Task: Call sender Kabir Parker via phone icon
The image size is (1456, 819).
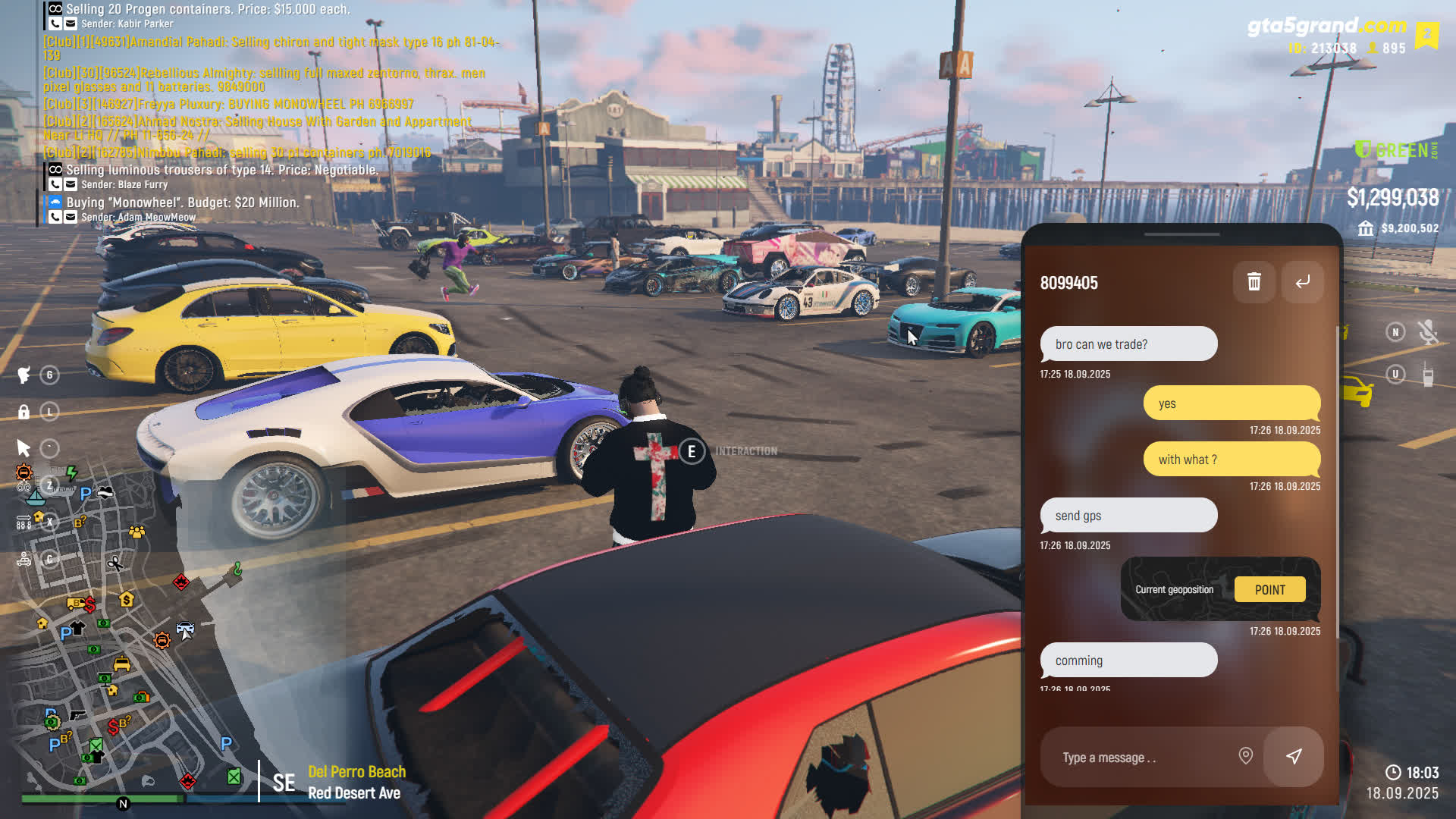Action: click(x=55, y=24)
